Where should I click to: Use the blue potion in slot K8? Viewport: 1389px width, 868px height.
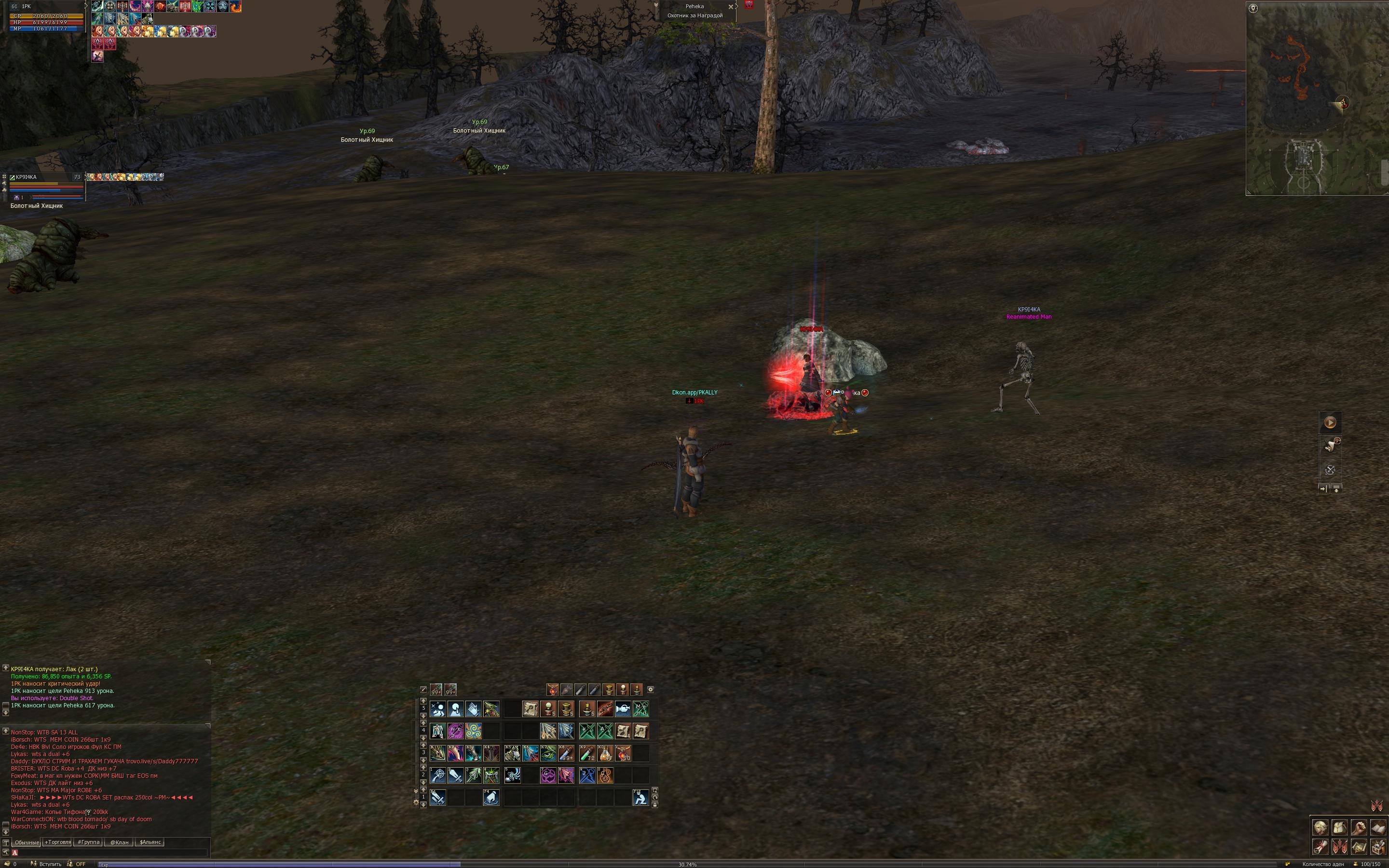pos(566,753)
